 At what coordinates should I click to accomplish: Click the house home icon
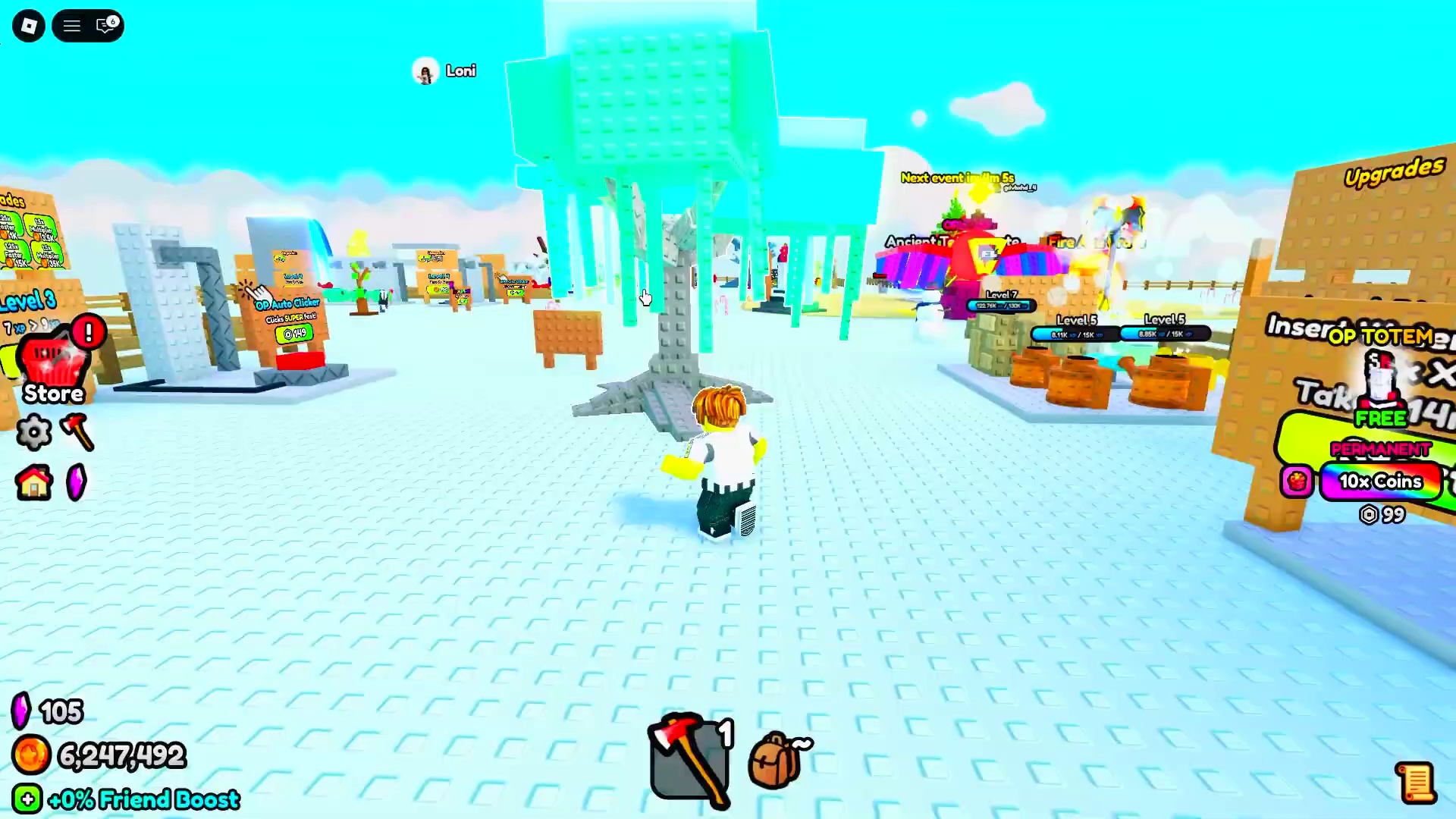pos(34,482)
